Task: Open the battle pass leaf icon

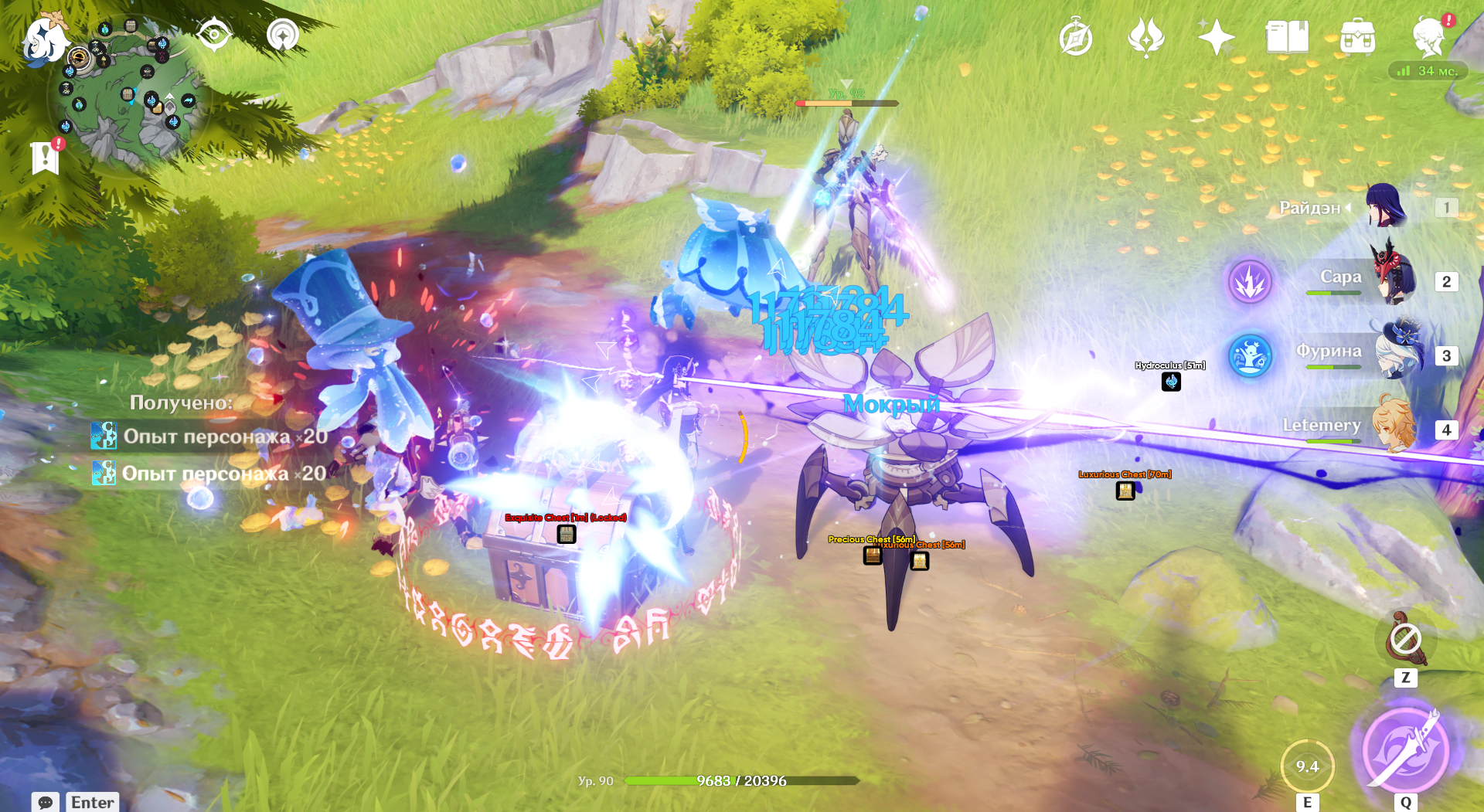Action: 1145,37
